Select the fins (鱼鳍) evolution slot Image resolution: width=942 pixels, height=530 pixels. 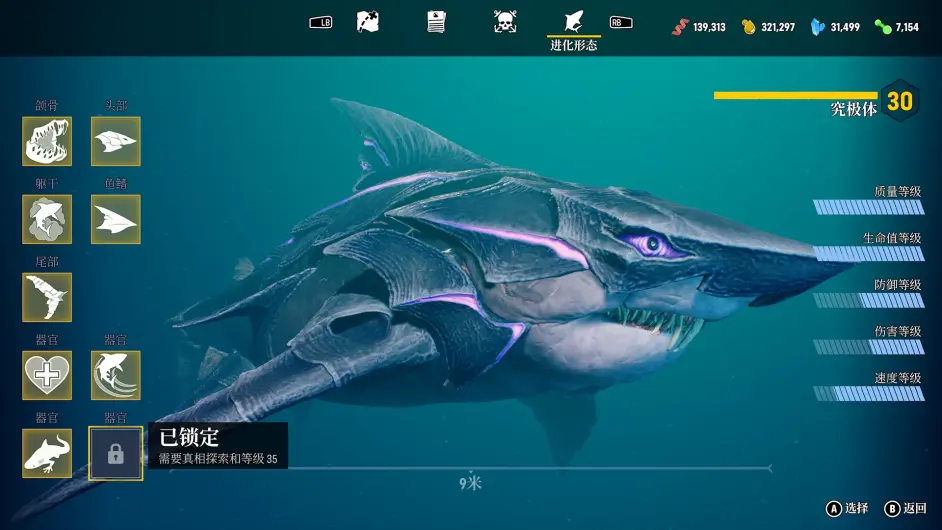click(x=116, y=219)
